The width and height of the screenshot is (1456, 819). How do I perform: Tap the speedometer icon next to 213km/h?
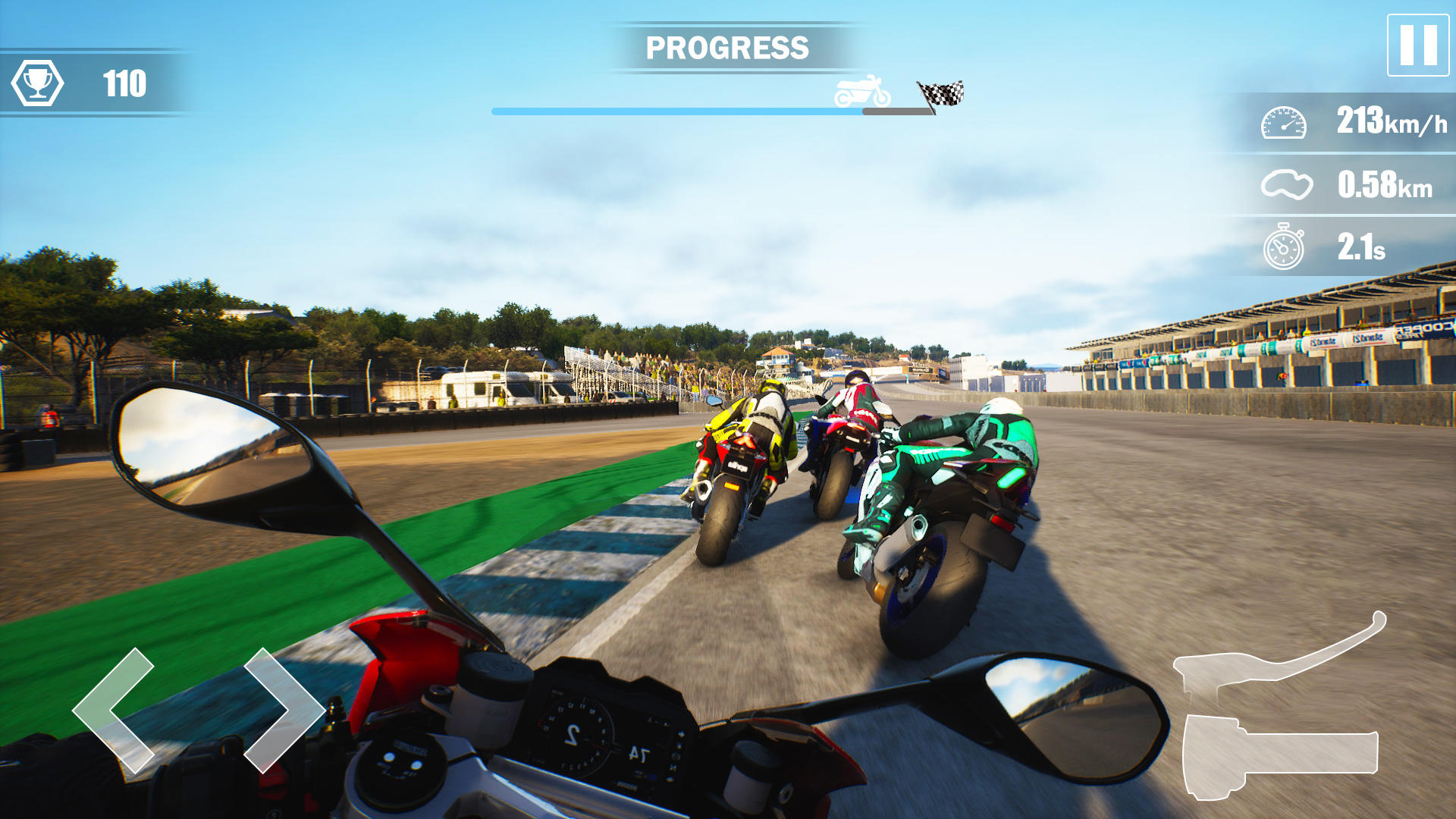point(1284,121)
